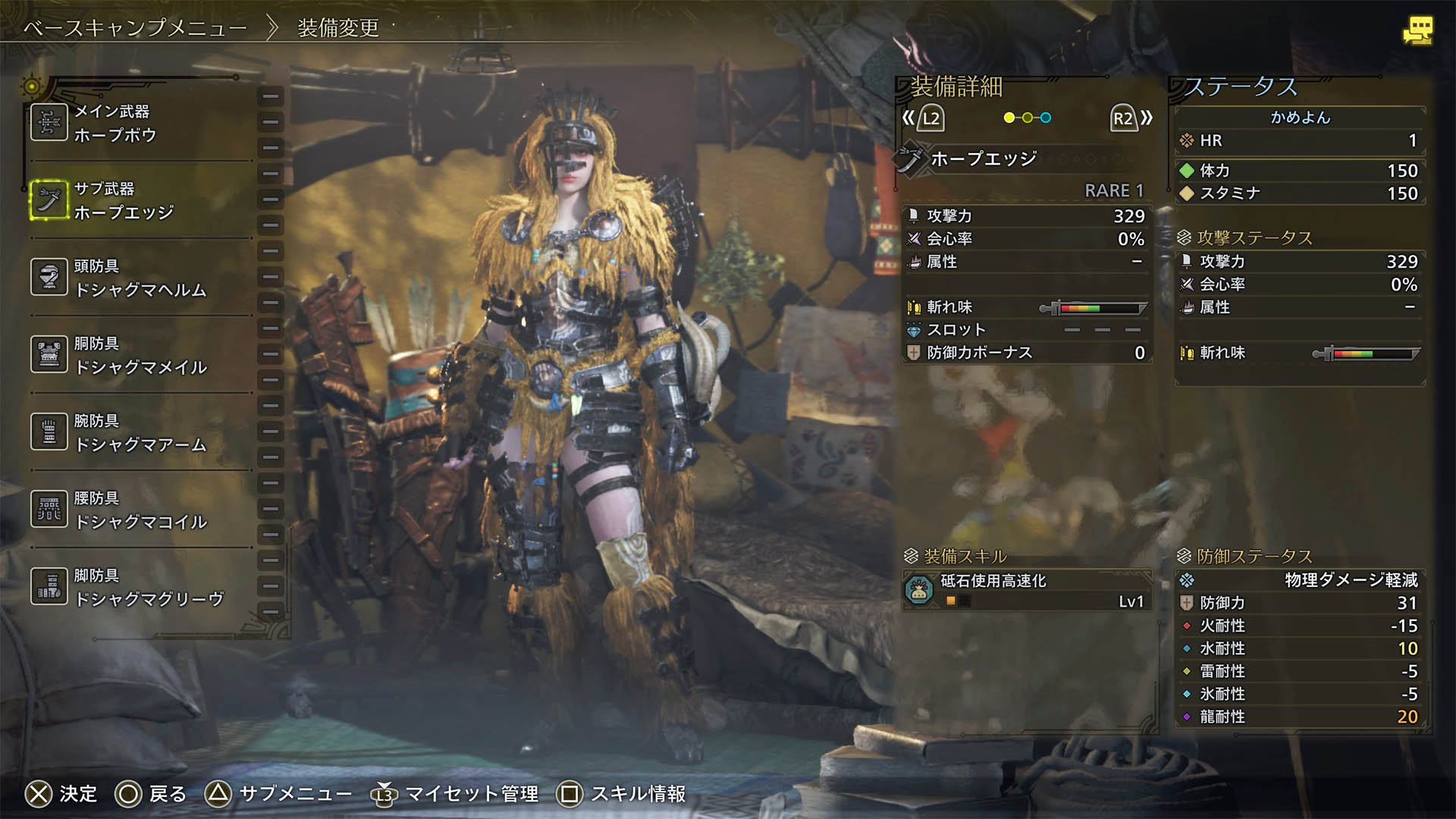Open the chat icon in the corner

pos(1417,30)
